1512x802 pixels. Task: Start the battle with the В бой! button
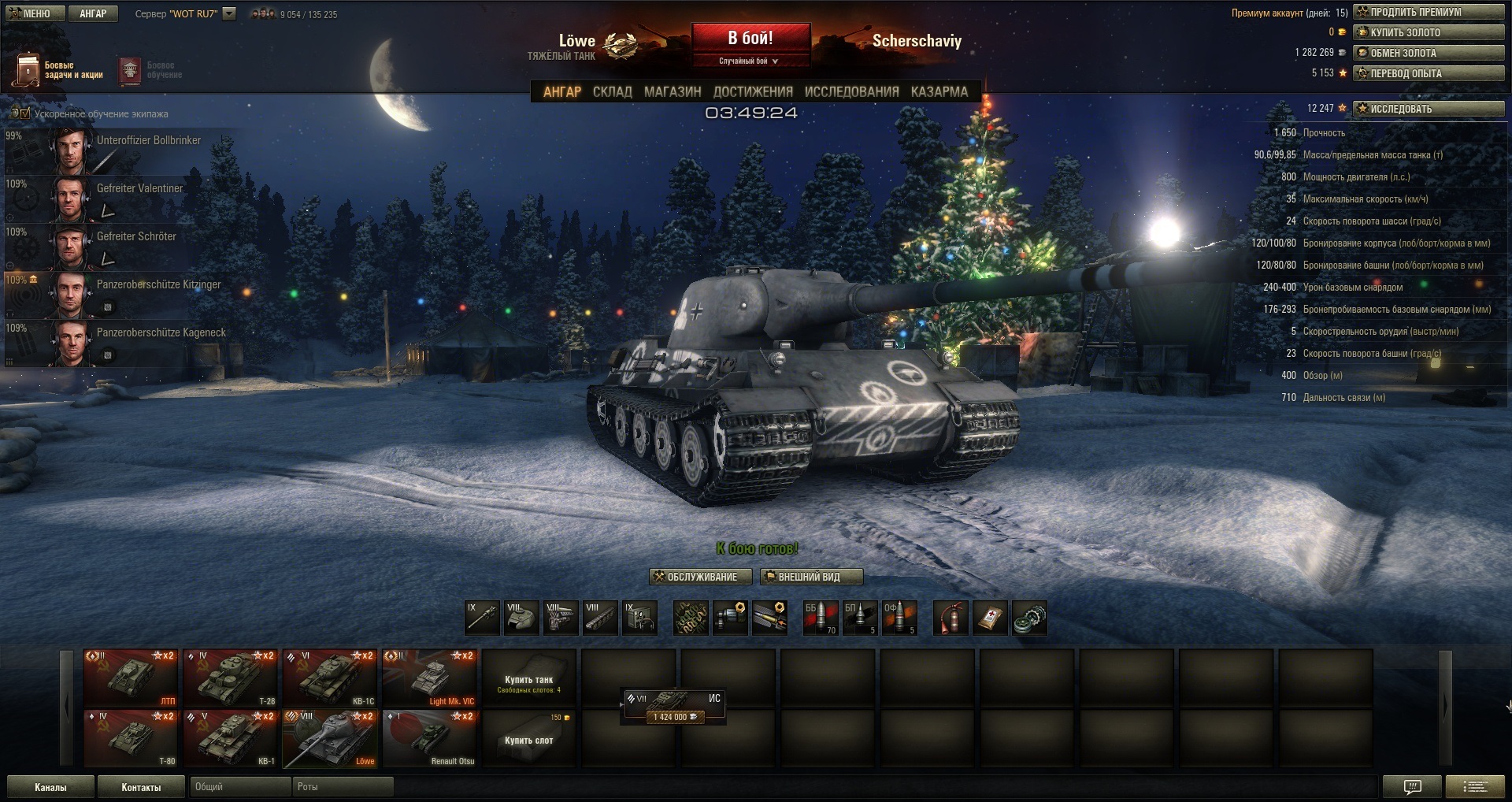750,39
